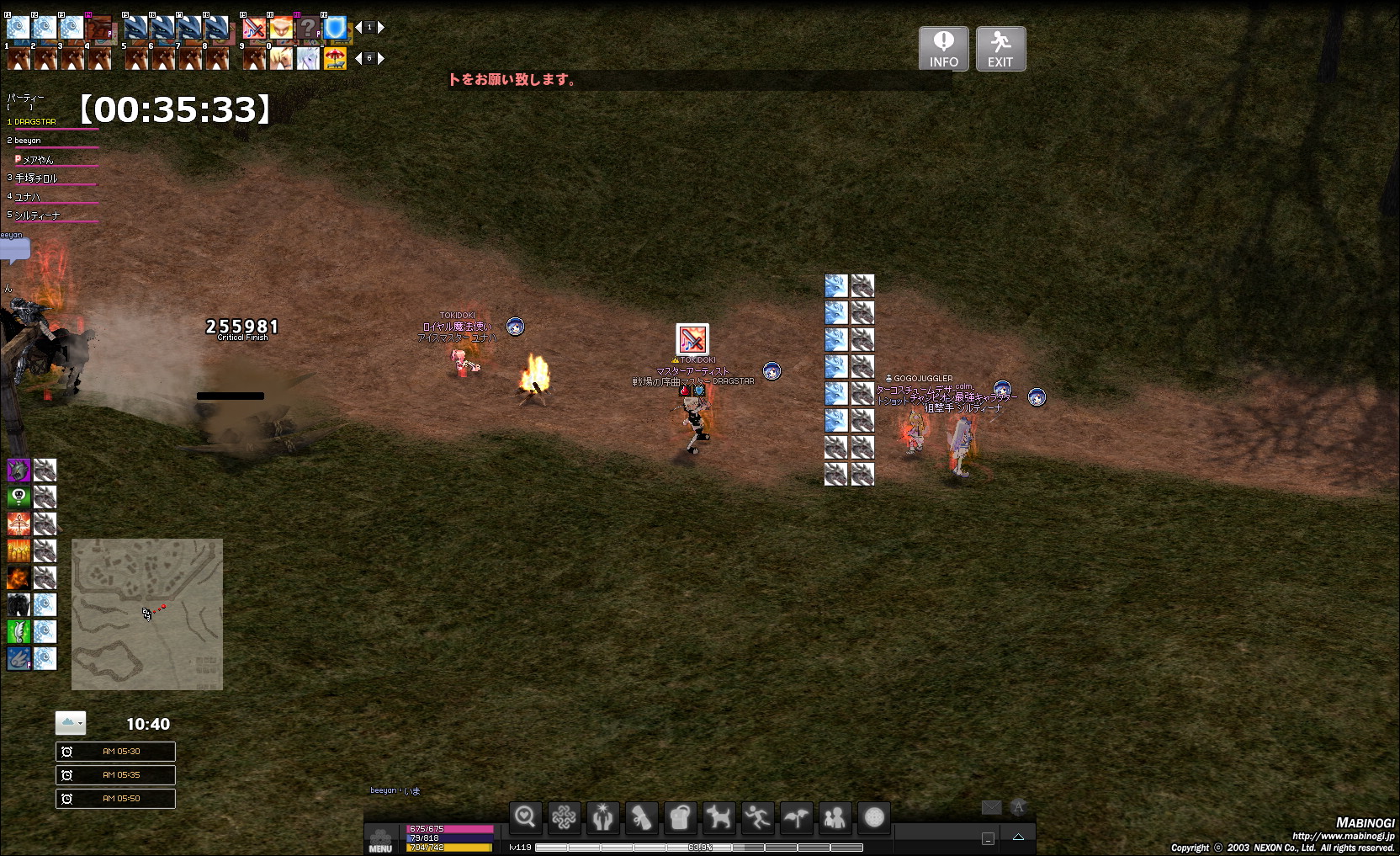Open the INFO panel
The width and height of the screenshot is (1400, 856).
coord(943,48)
